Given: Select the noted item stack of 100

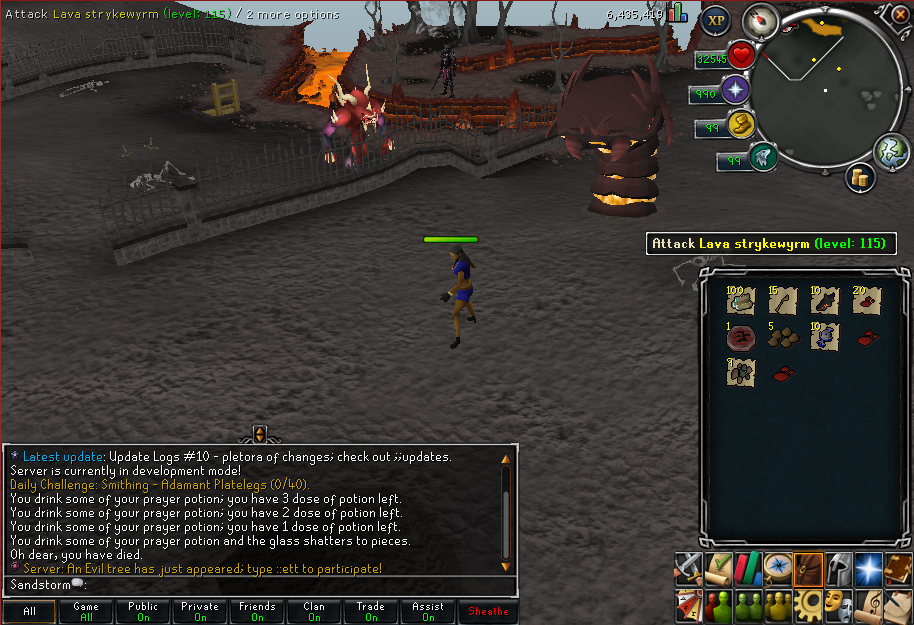Looking at the screenshot, I should pyautogui.click(x=742, y=301).
